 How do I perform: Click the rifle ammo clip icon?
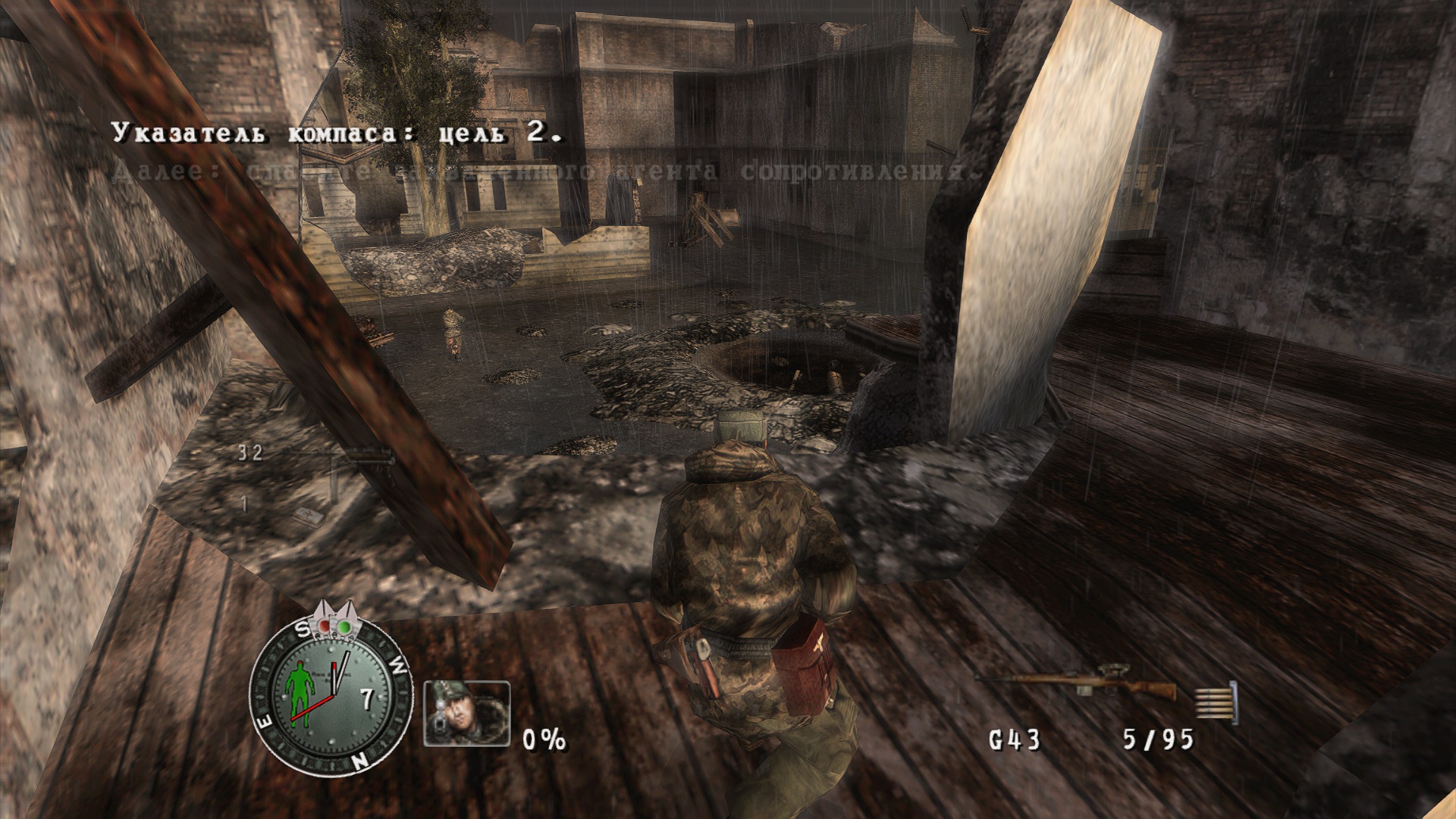tap(1216, 701)
